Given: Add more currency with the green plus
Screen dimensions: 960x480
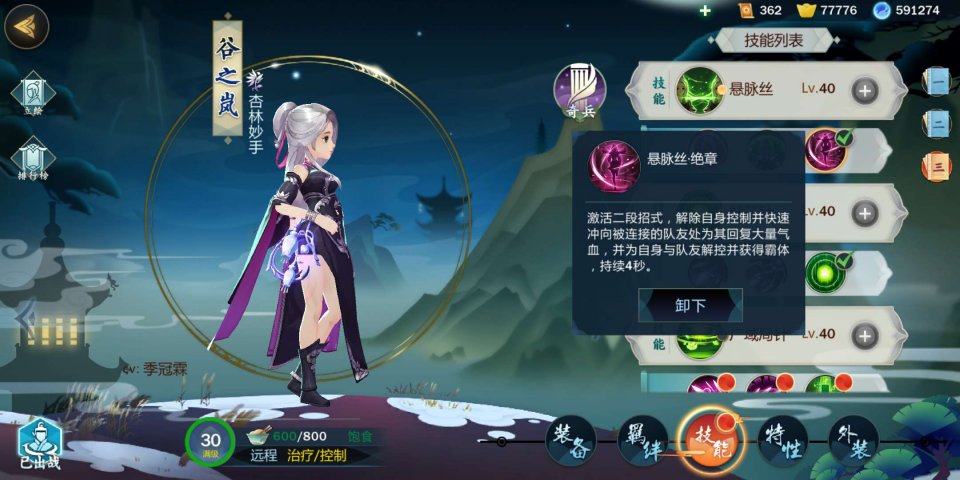Looking at the screenshot, I should click(705, 10).
